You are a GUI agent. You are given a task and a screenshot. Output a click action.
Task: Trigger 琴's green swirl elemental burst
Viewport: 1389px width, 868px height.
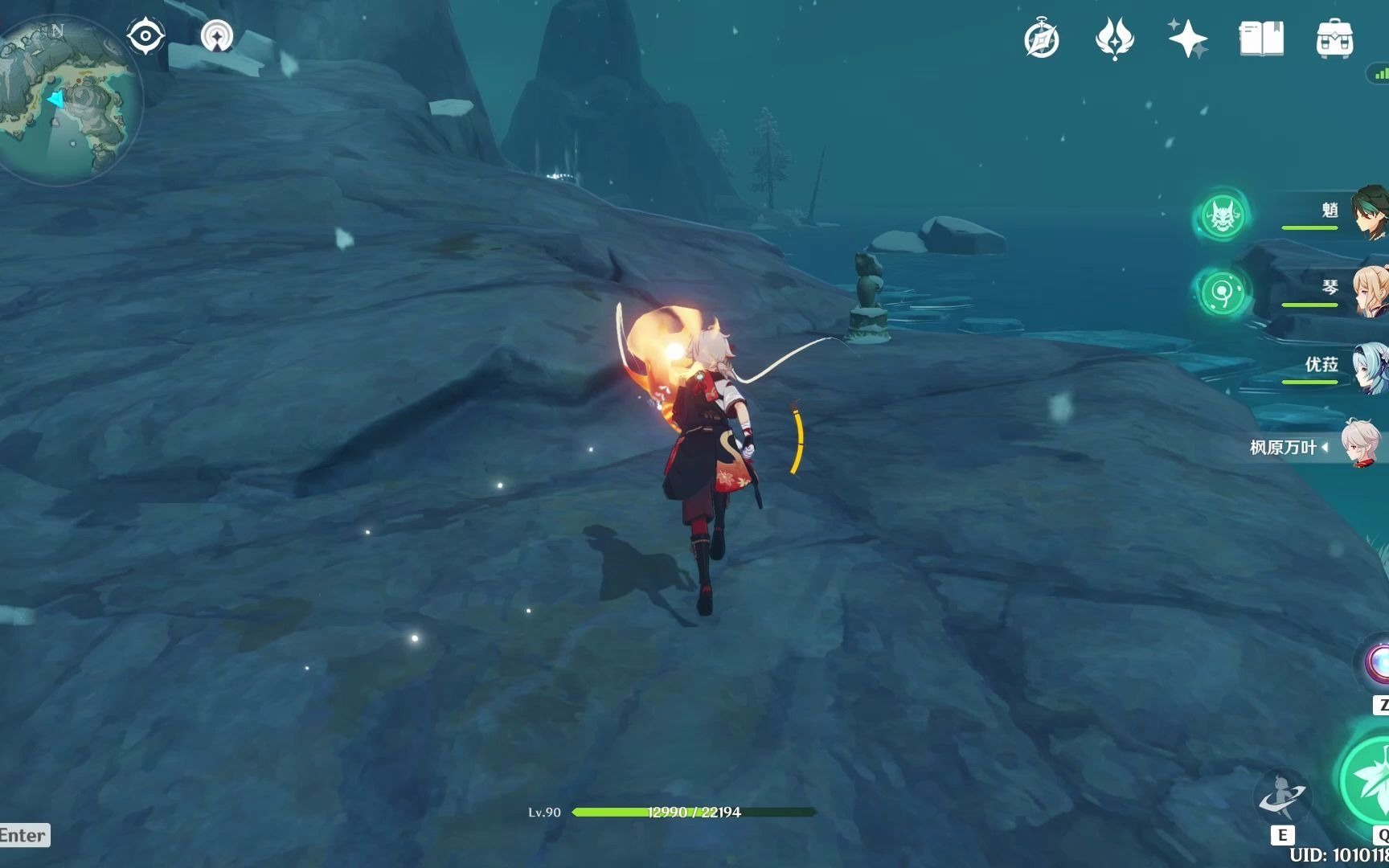pyautogui.click(x=1222, y=291)
